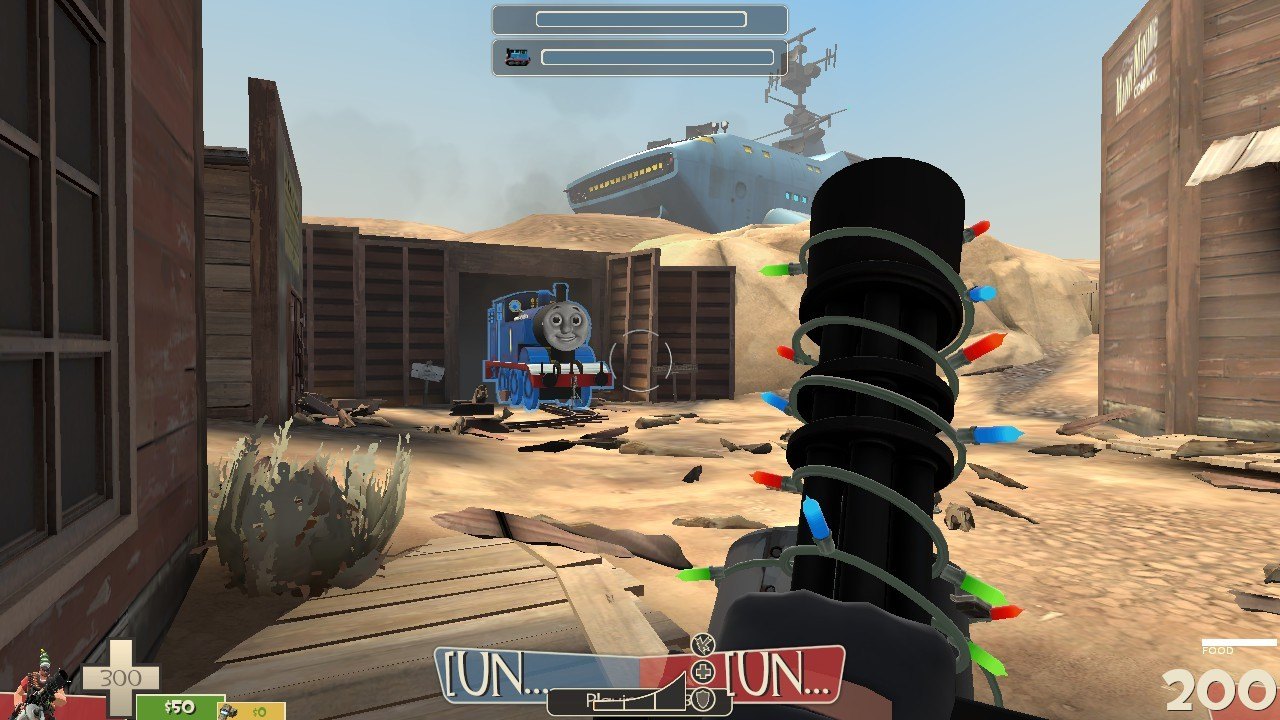Select the grey shield icon between team panels

click(x=705, y=699)
